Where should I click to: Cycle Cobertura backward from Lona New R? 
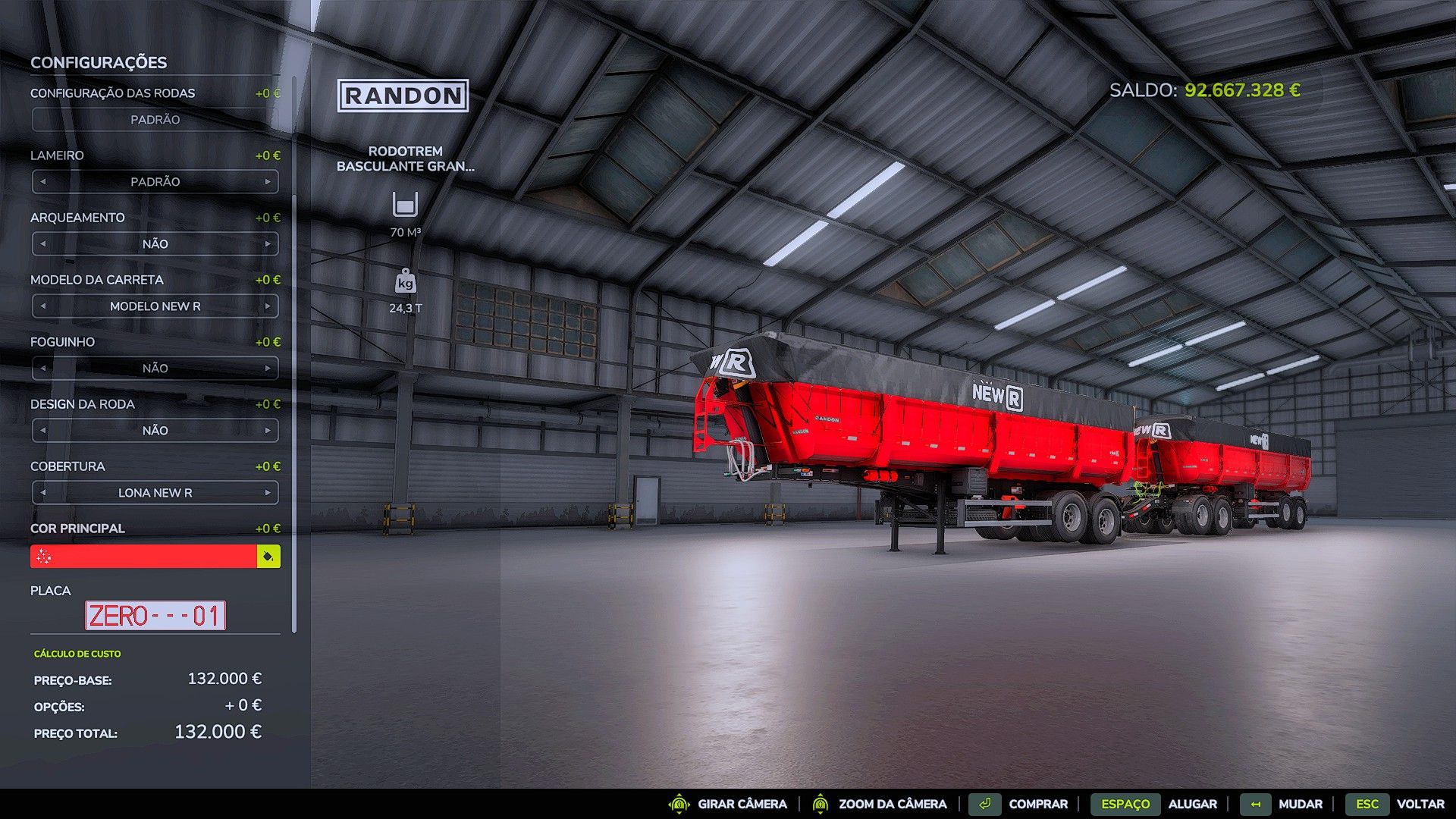pos(43,493)
